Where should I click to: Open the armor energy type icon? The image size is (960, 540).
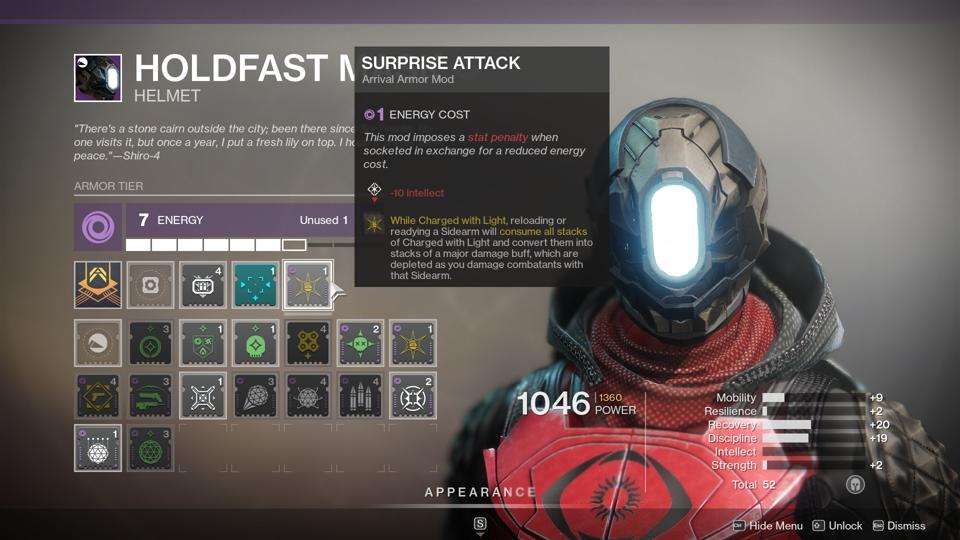point(98,229)
